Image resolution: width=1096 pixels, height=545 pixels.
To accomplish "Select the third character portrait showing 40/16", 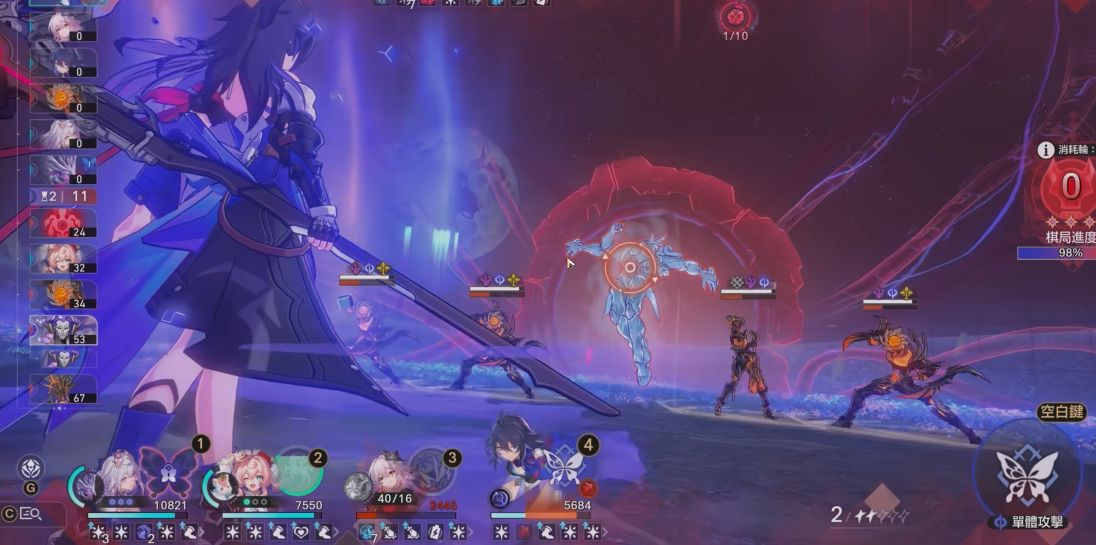I will click(383, 478).
